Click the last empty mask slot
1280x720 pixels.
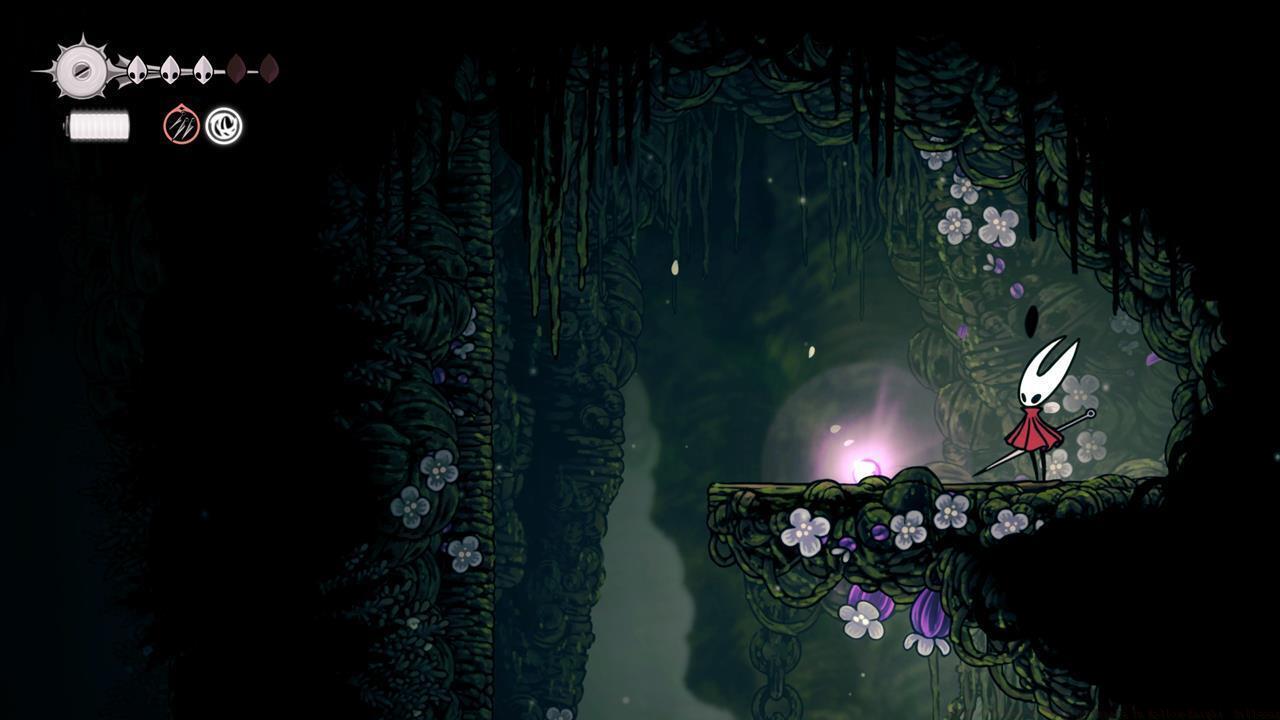coord(271,70)
